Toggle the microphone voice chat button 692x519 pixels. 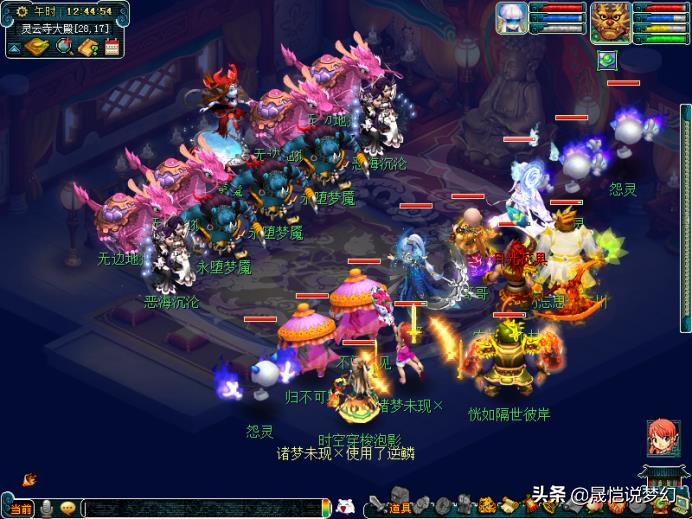46,508
